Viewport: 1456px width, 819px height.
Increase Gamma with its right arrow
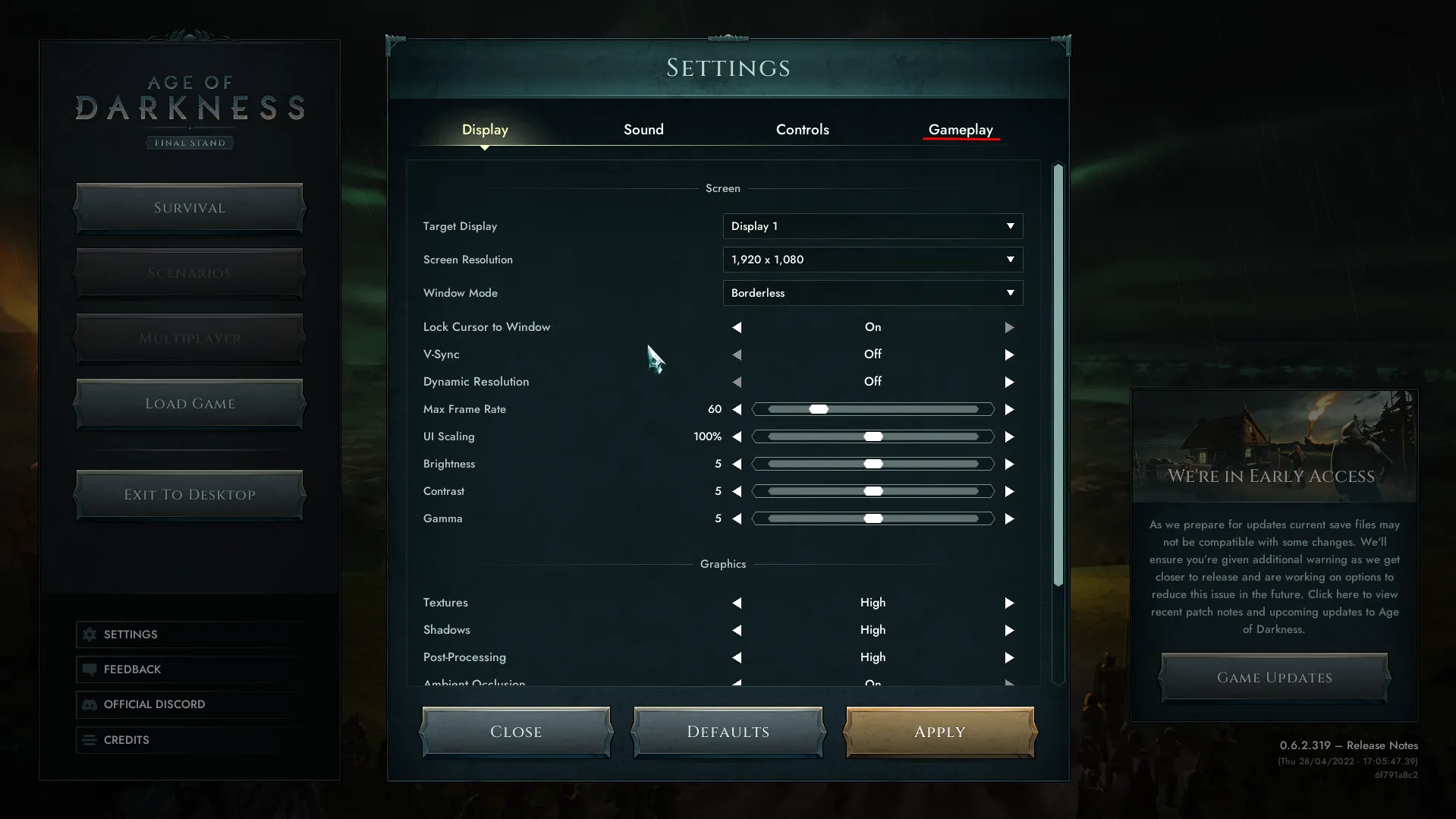1009,518
